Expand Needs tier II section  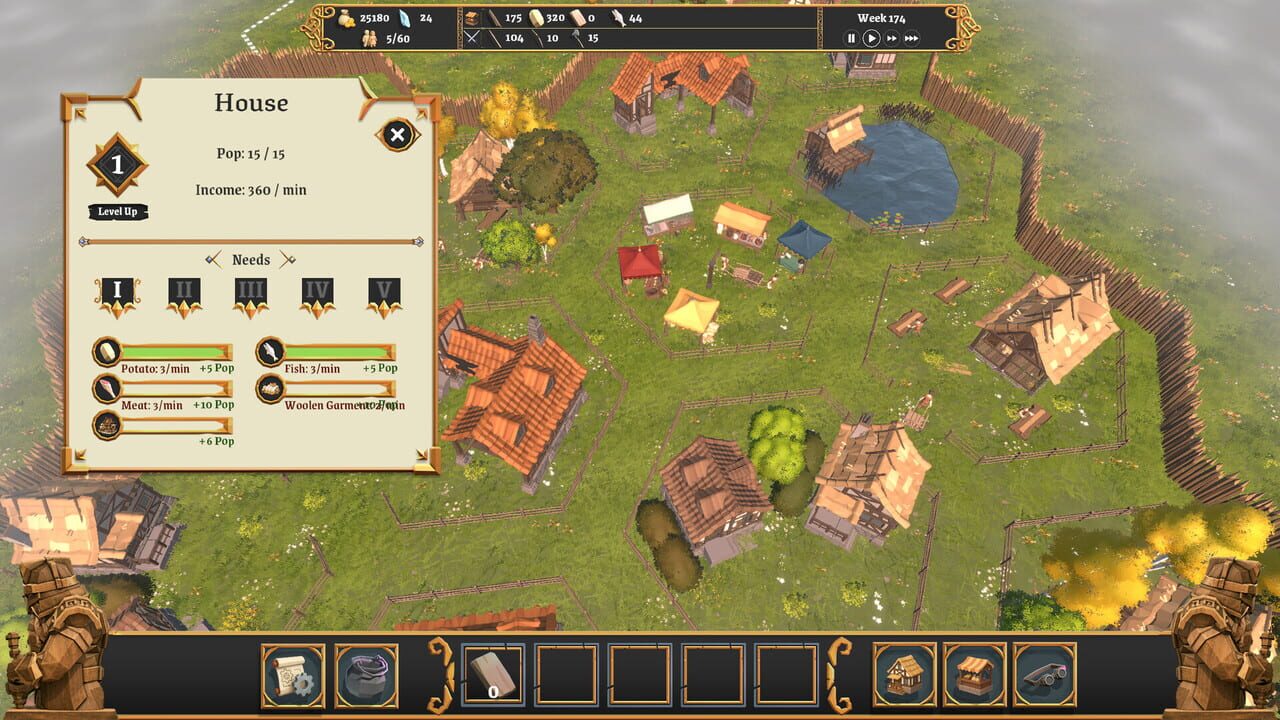[183, 292]
